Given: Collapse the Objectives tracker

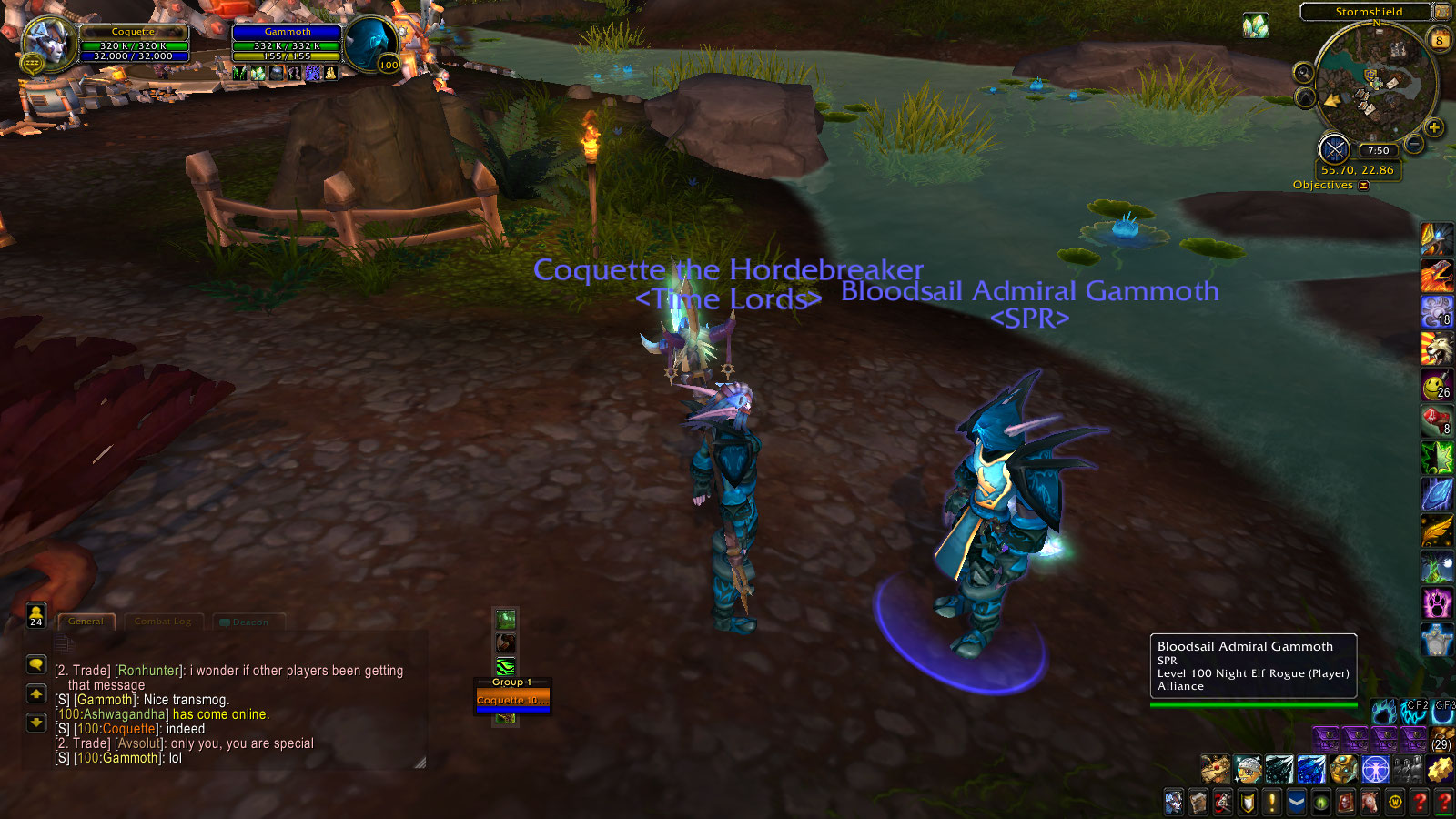Looking at the screenshot, I should (1363, 186).
